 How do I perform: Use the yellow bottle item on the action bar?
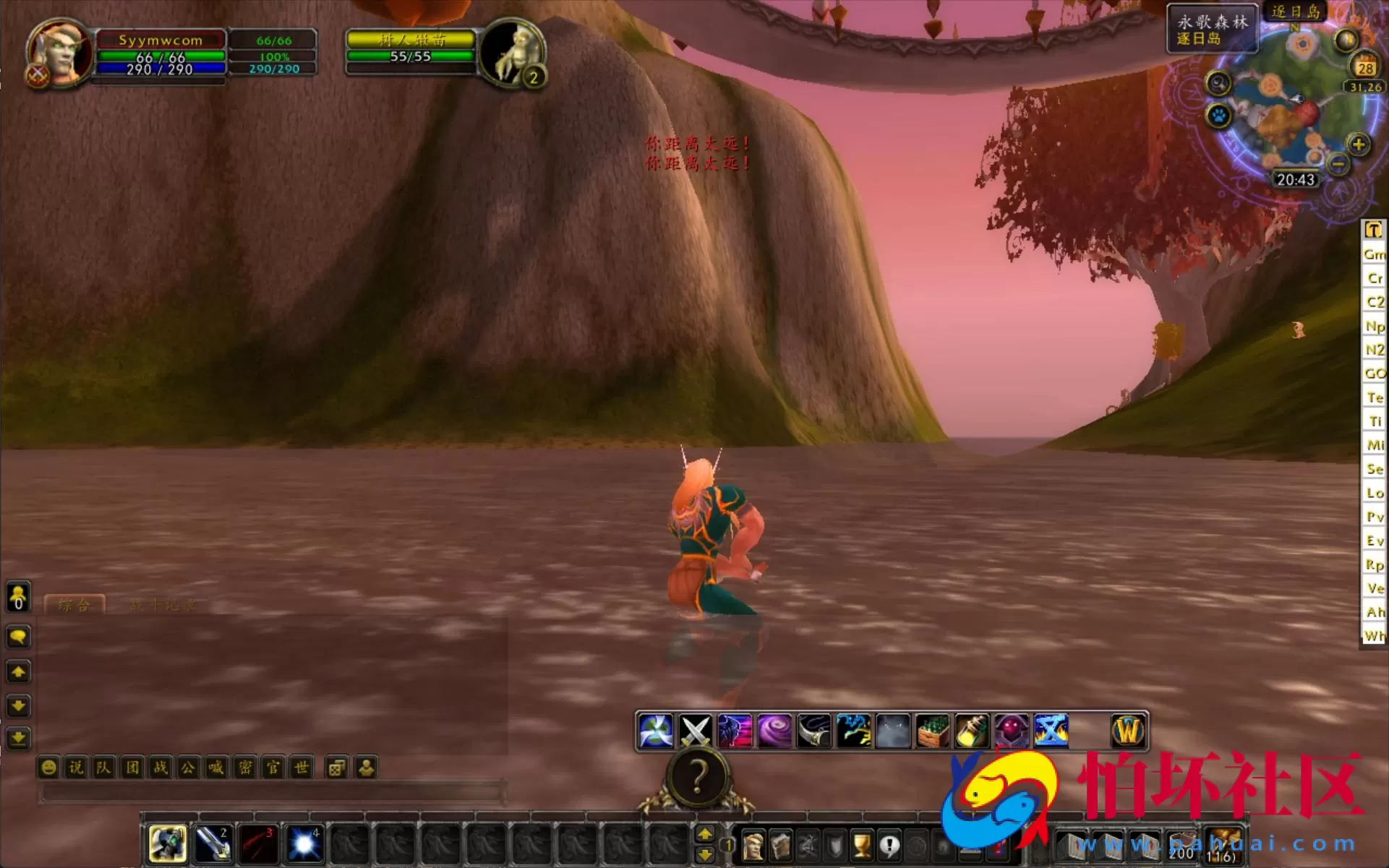[971, 731]
